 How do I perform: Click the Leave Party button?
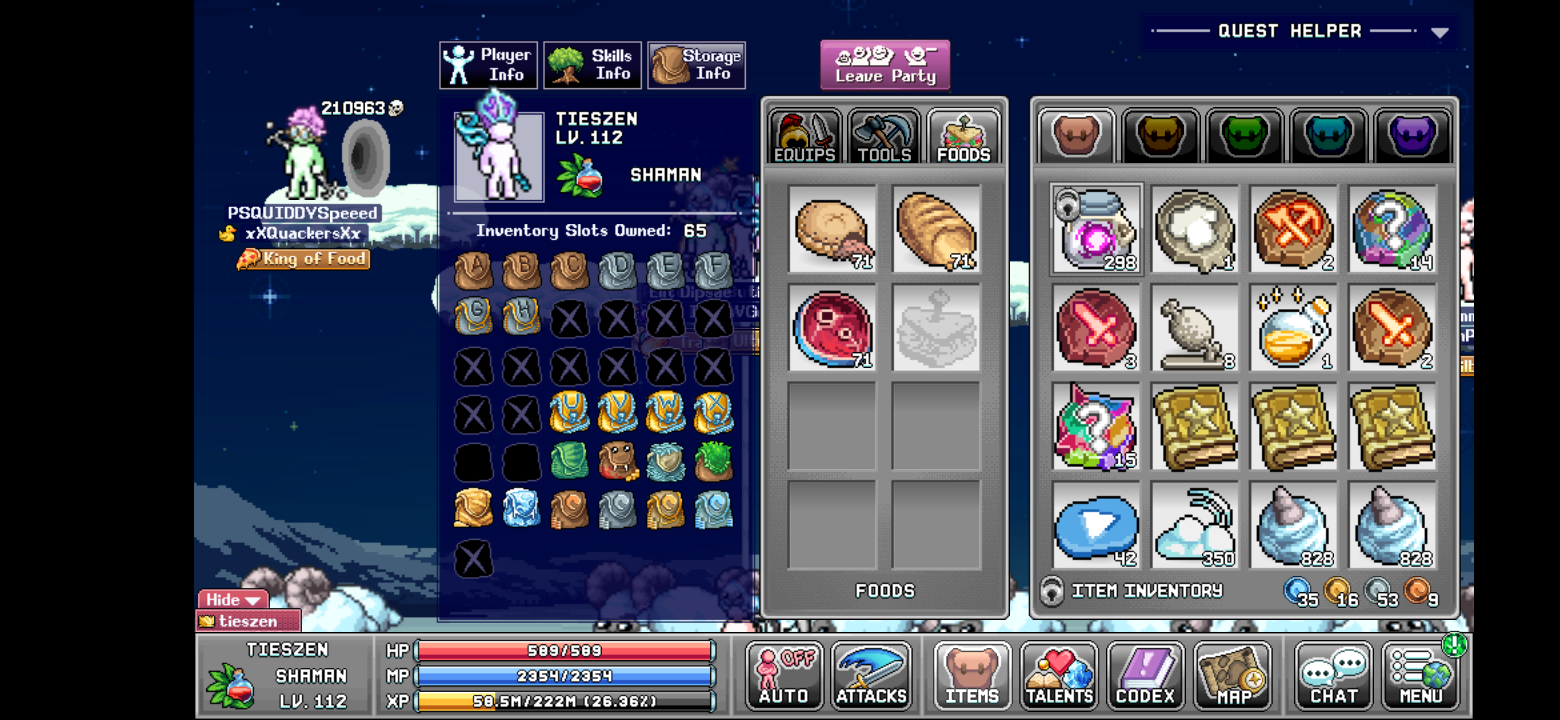[x=884, y=64]
